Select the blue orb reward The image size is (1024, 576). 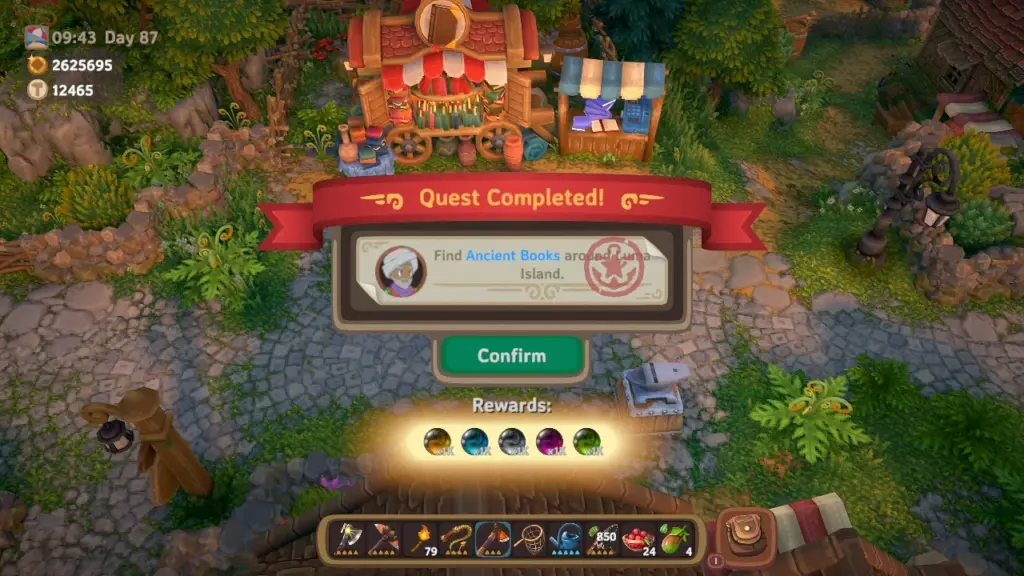coord(474,441)
